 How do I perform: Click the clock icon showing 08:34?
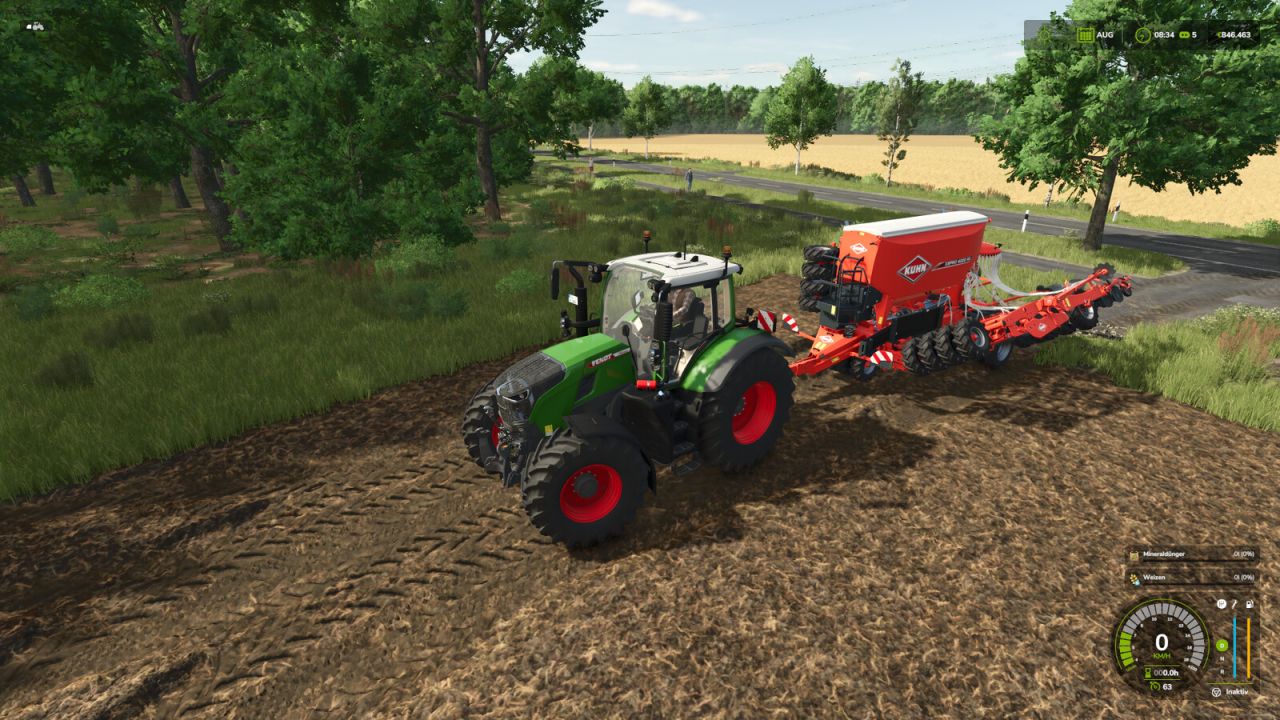pos(1142,34)
